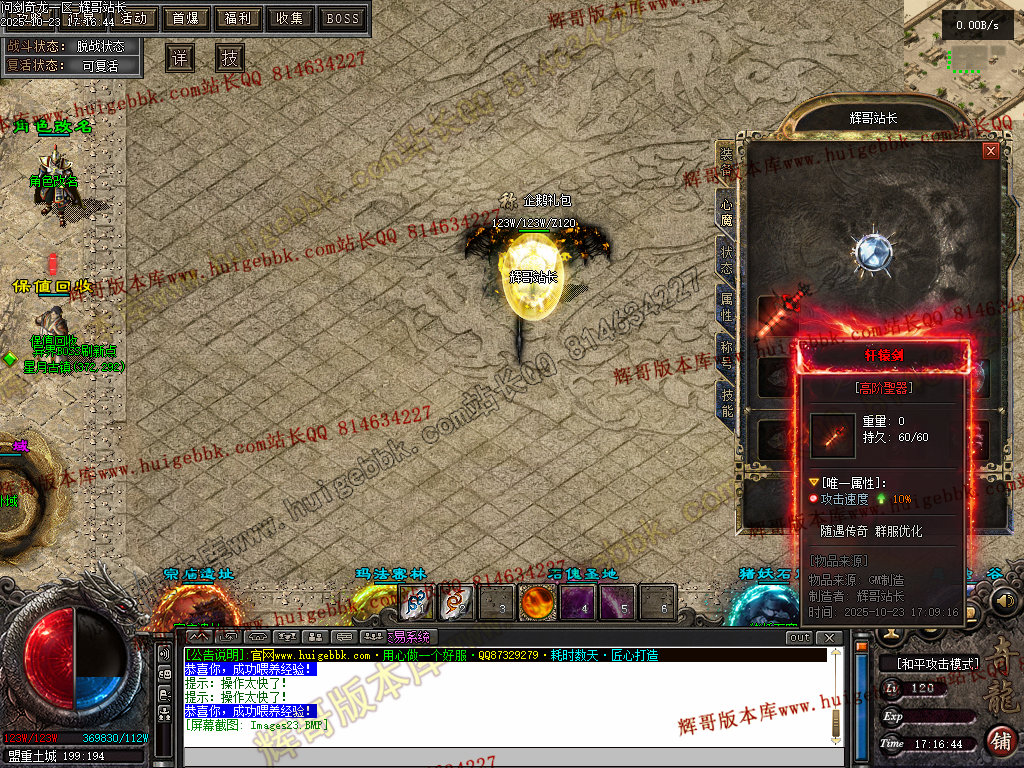The image size is (1024, 768).
Task: Click the 技 skill button
Action: point(231,56)
